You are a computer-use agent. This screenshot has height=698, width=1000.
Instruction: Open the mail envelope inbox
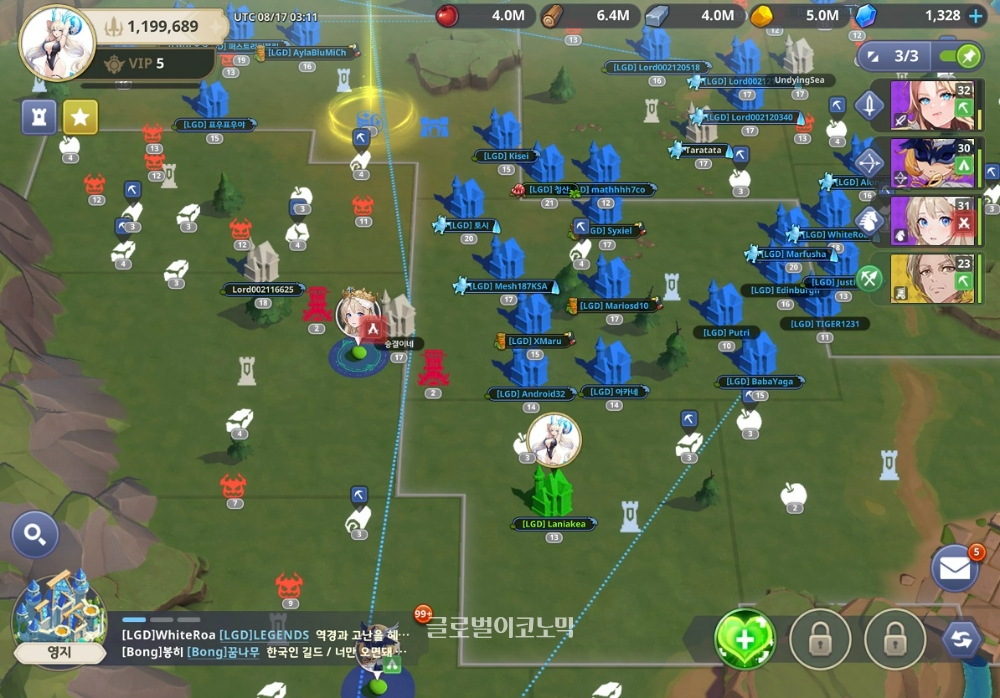point(954,569)
